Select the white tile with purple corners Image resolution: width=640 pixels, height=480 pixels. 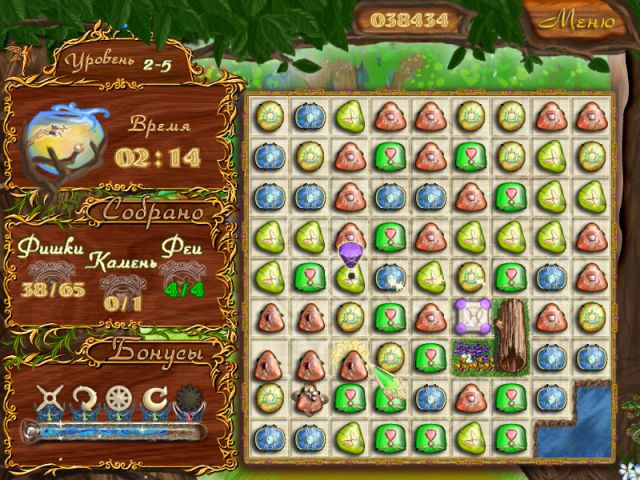coord(470,316)
